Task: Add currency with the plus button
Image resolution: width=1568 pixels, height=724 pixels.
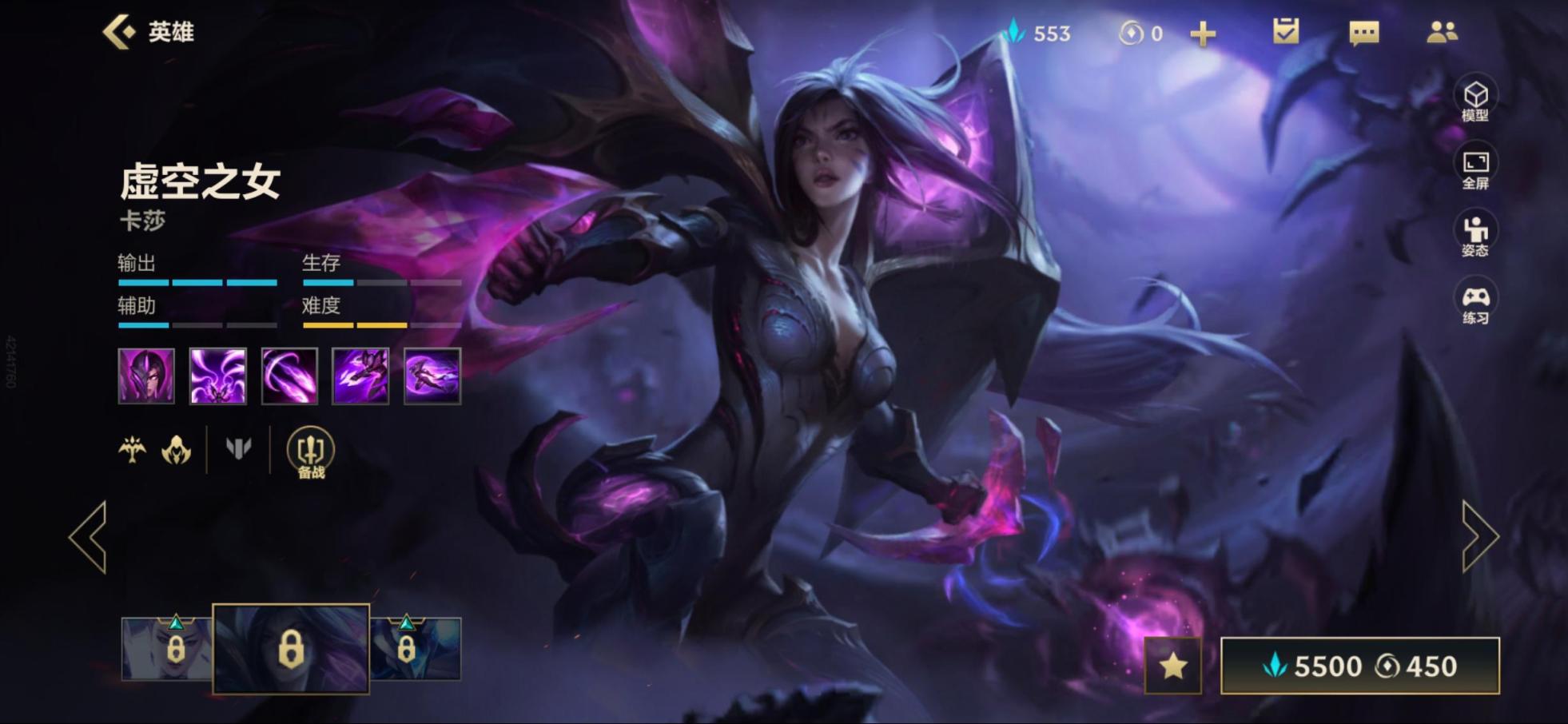Action: [x=1202, y=34]
